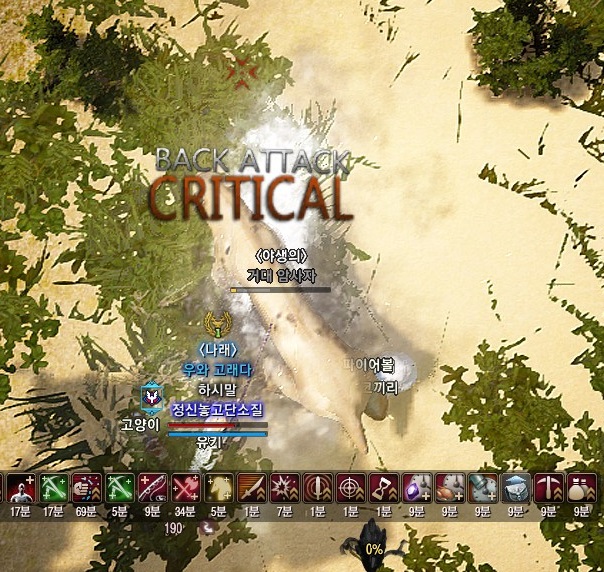Image resolution: width=604 pixels, height=572 pixels.
Task: Select the white horse buff icon
Action: coord(218,488)
